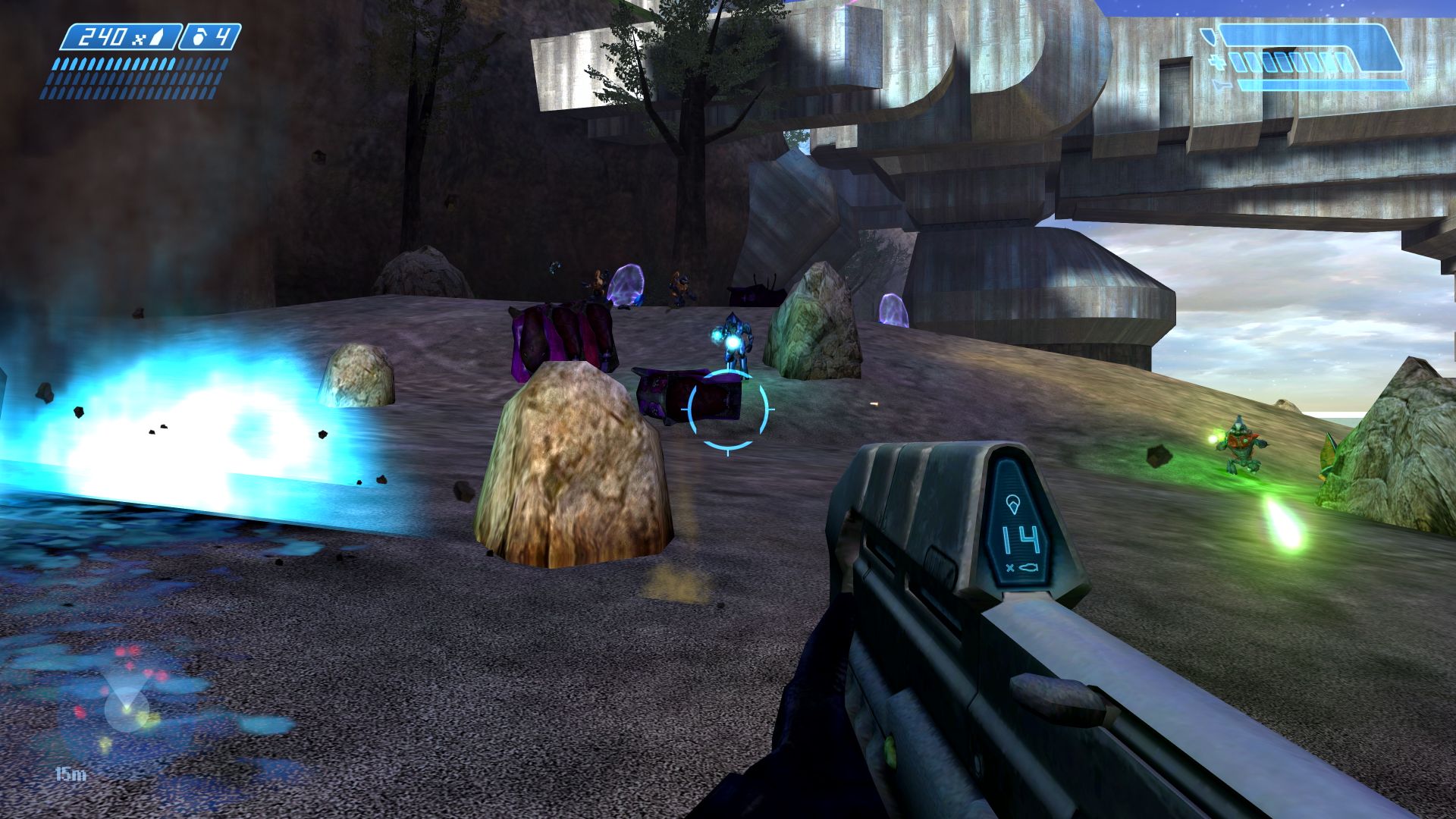The image size is (1456, 819).
Task: Select the flashlight arrow indicator below the health bar
Action: click(1222, 86)
